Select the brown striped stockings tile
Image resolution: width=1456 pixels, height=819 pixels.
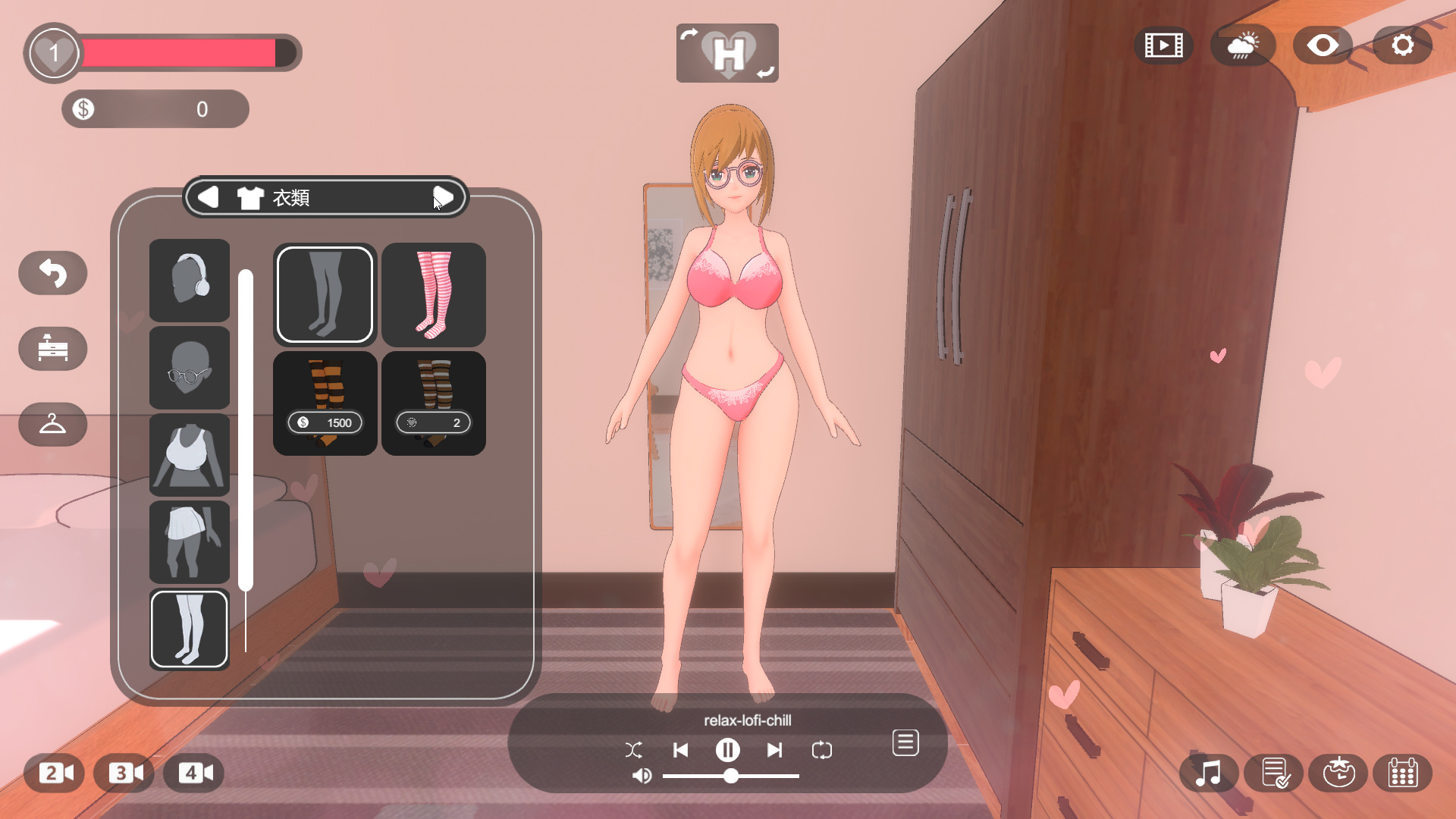[433, 403]
